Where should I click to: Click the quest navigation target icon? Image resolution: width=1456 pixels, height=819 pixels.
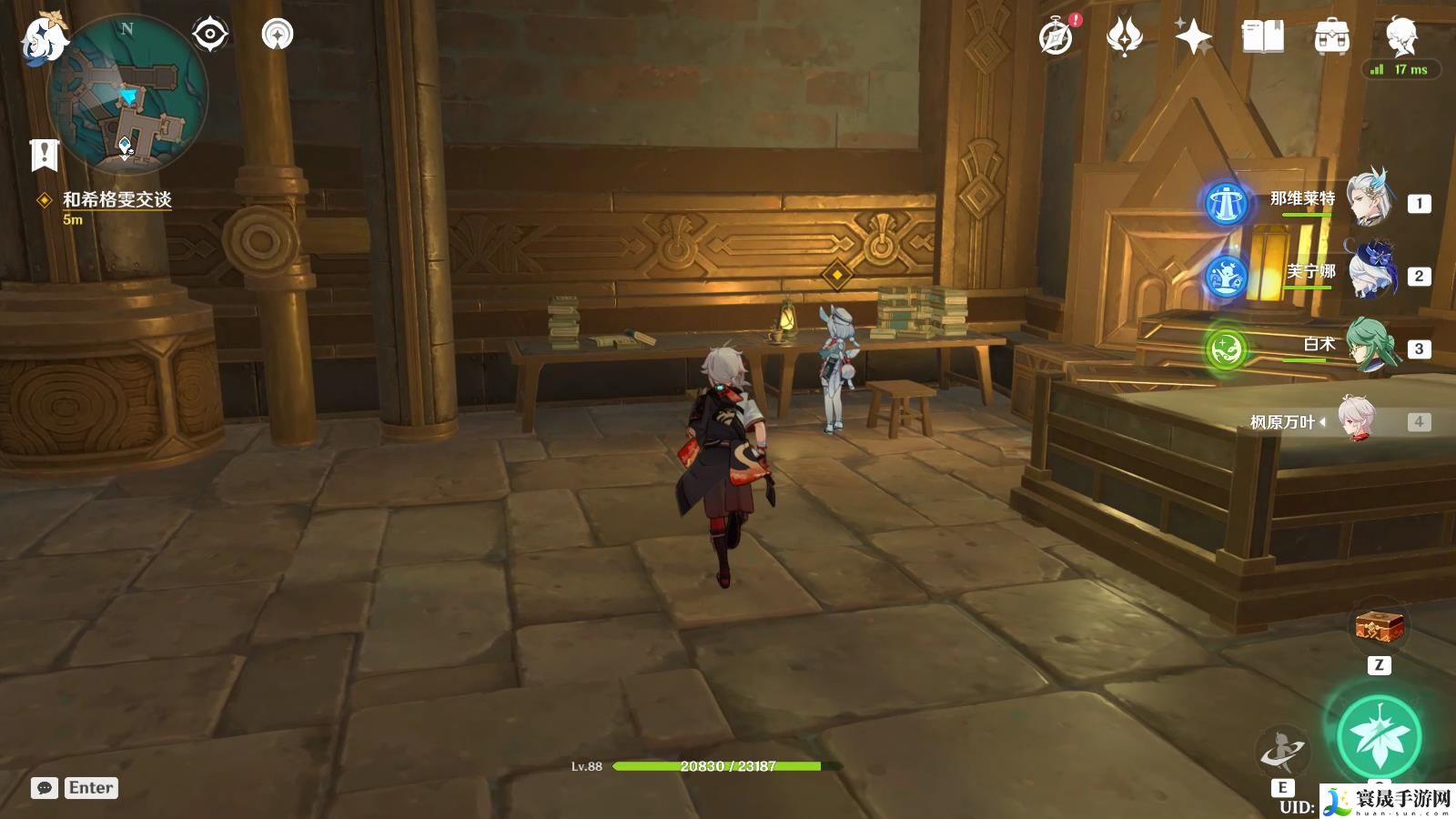(210, 35)
